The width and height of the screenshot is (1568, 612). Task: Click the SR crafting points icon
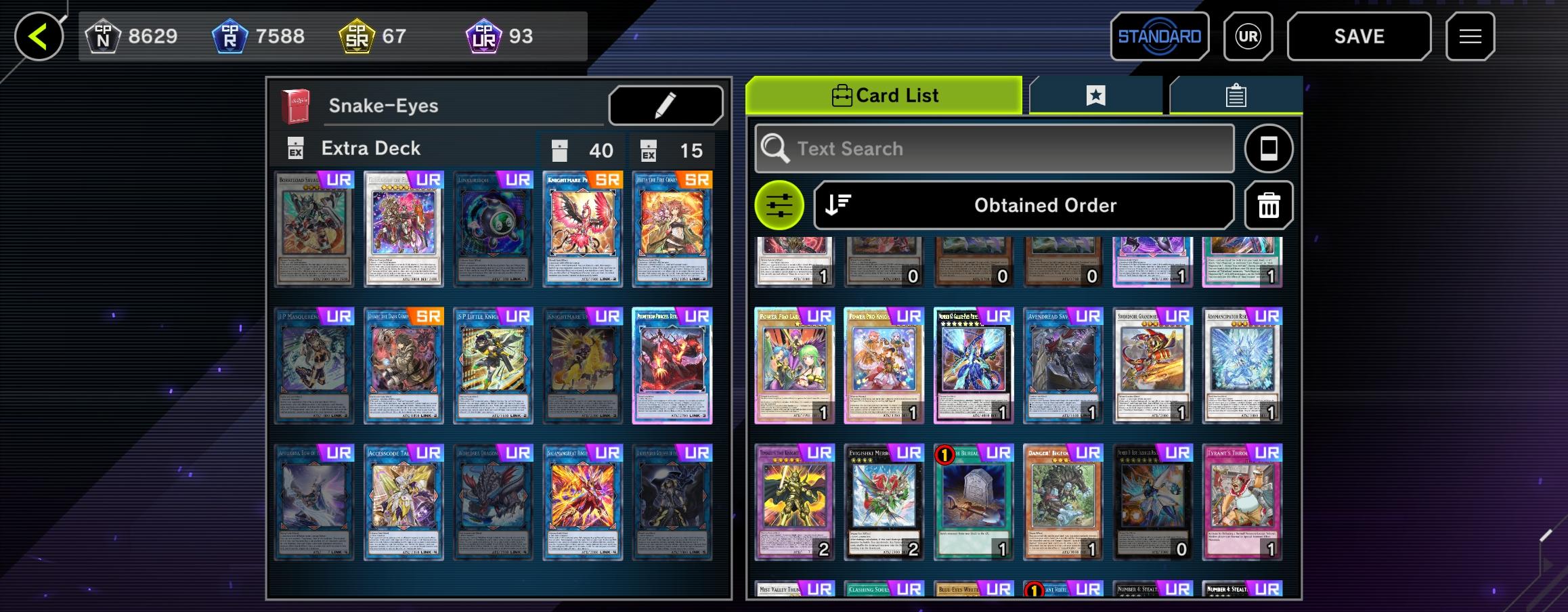pyautogui.click(x=357, y=35)
